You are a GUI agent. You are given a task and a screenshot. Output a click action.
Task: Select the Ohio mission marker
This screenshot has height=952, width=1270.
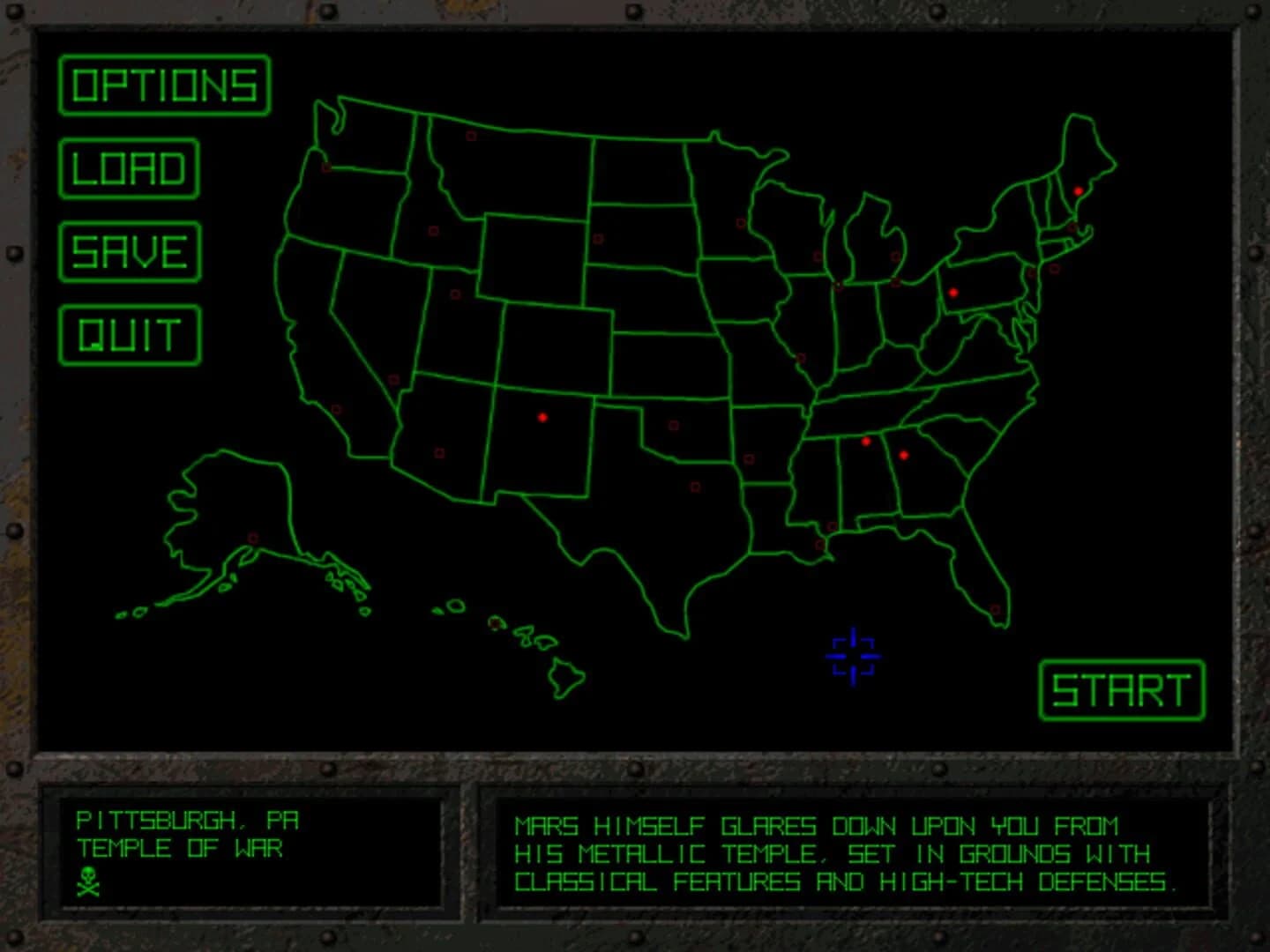(x=896, y=282)
